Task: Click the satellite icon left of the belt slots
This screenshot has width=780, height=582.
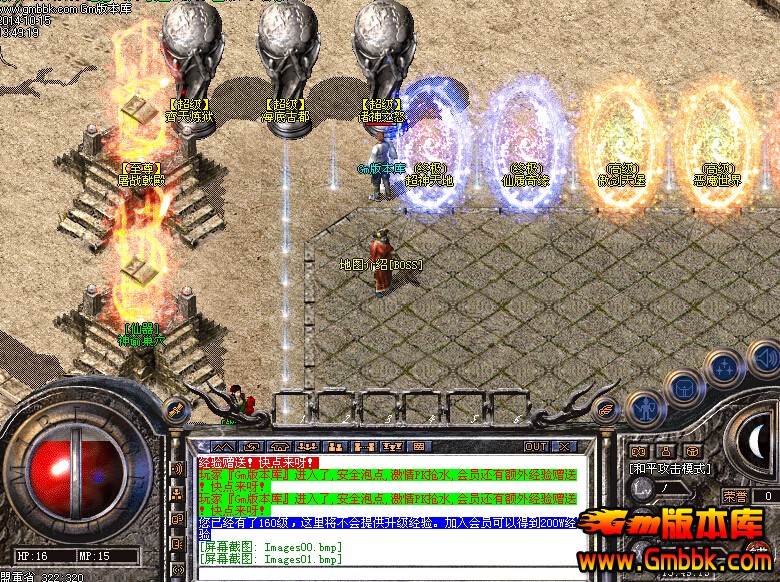Action: 176,408
